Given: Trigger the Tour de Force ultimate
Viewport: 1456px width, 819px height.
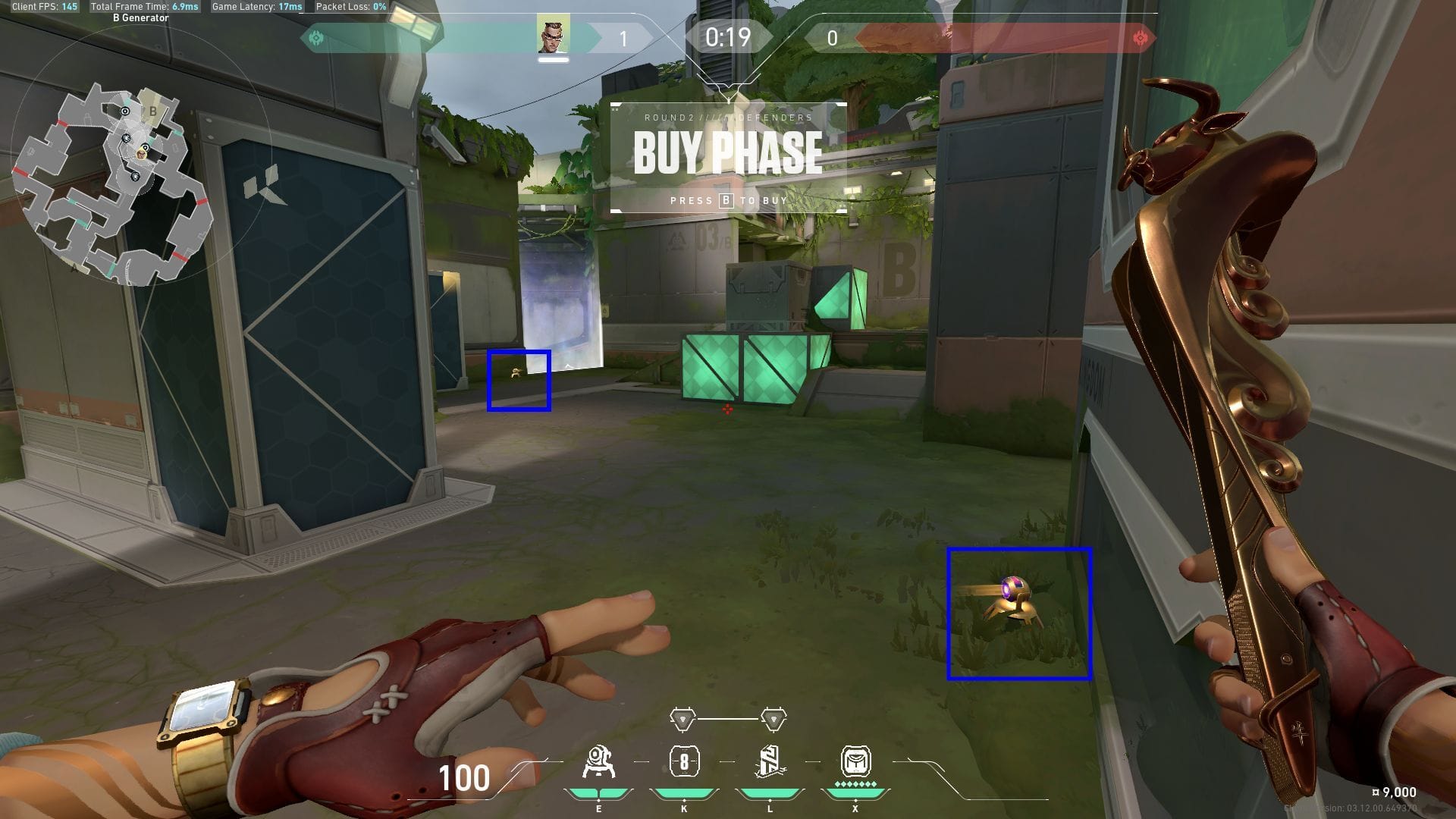Looking at the screenshot, I should [855, 762].
